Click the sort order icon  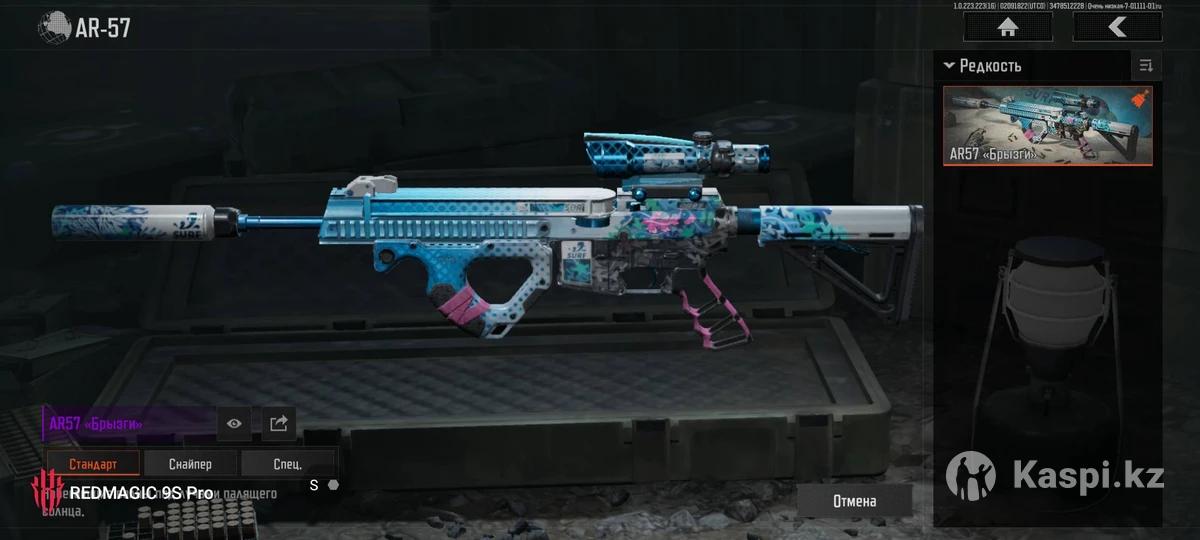pos(1146,66)
